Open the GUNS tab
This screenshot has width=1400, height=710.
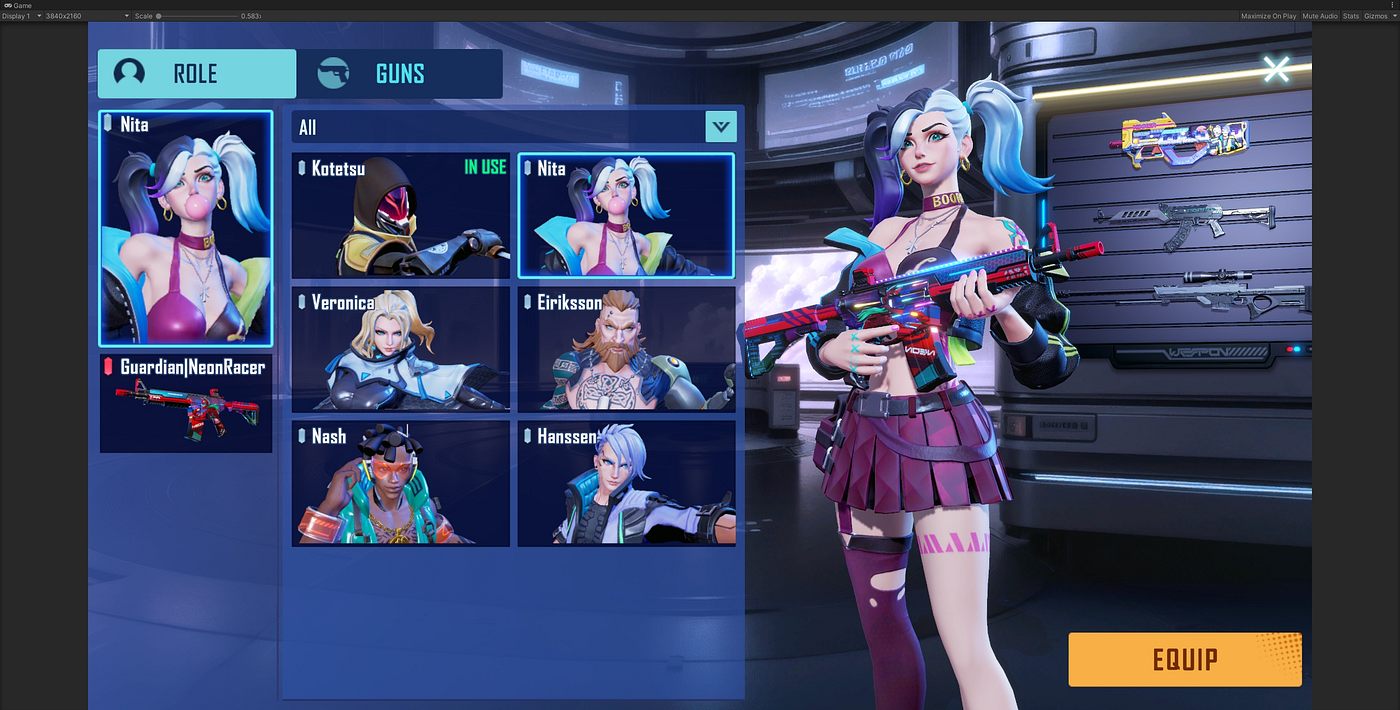(399, 74)
